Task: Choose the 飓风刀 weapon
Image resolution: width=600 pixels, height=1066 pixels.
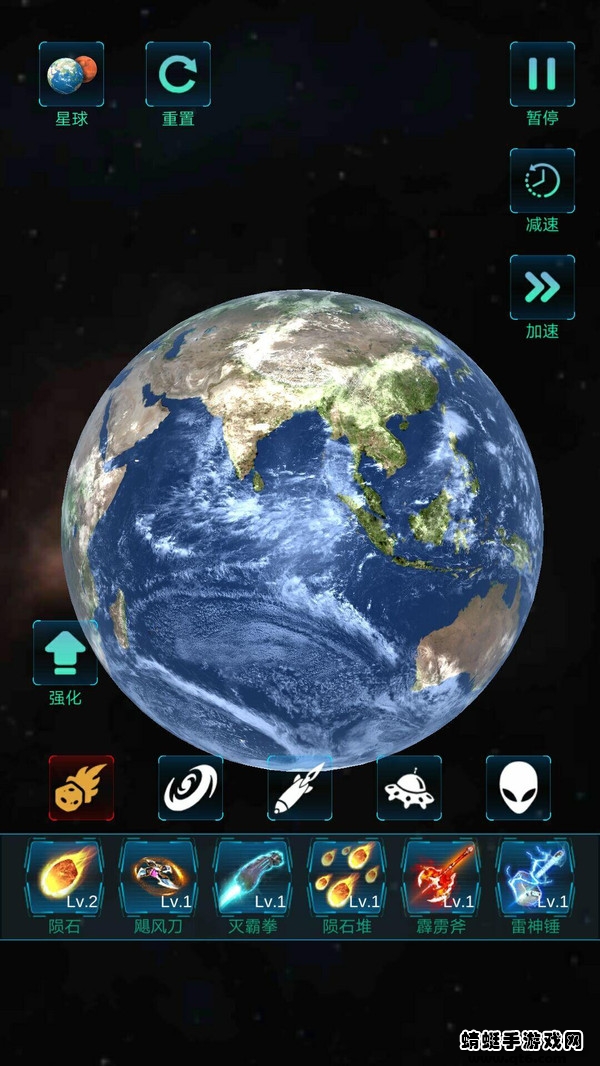Action: (x=158, y=877)
